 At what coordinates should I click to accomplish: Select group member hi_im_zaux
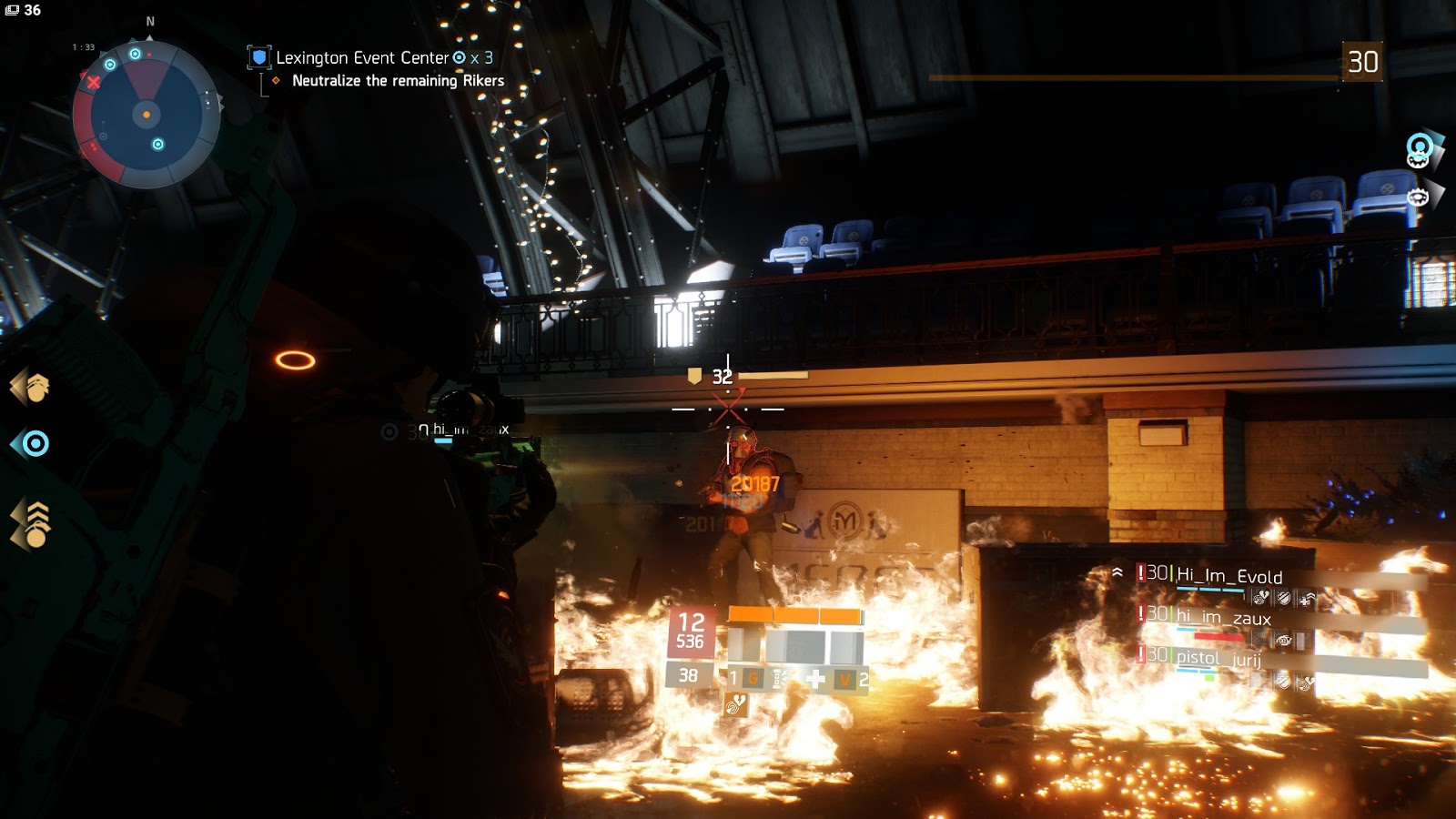tap(1223, 618)
